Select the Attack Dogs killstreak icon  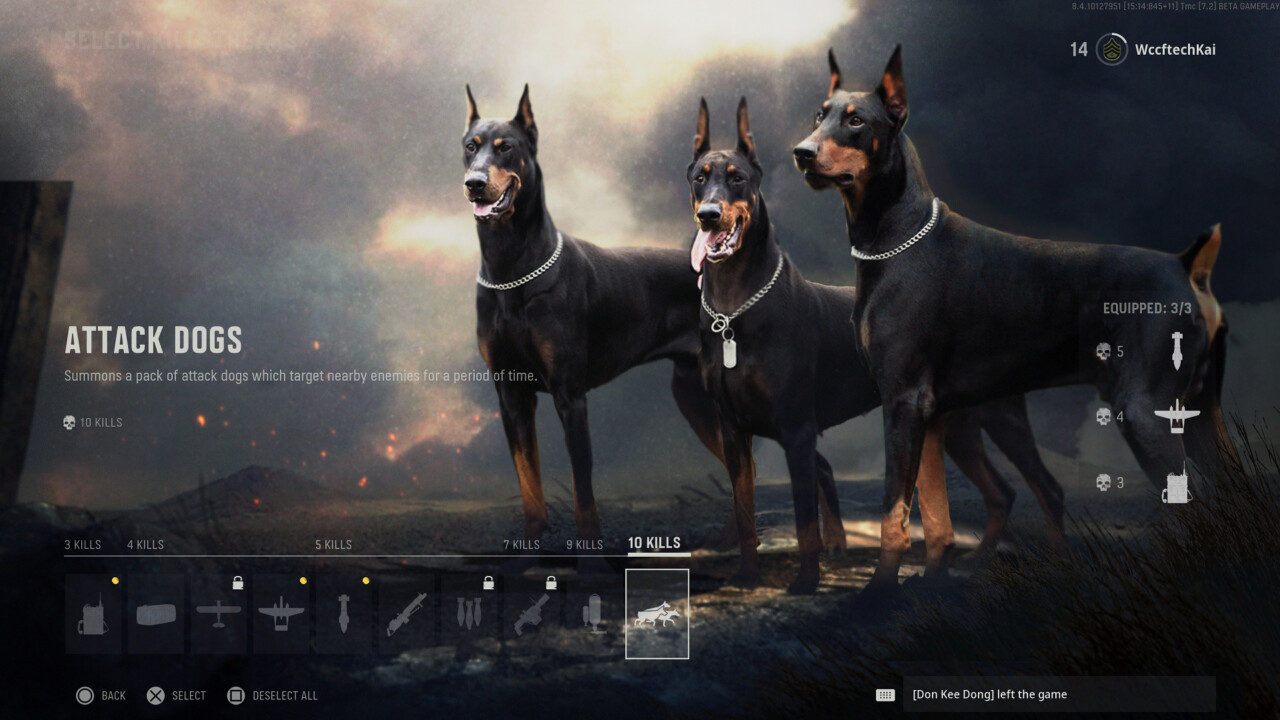pos(657,613)
